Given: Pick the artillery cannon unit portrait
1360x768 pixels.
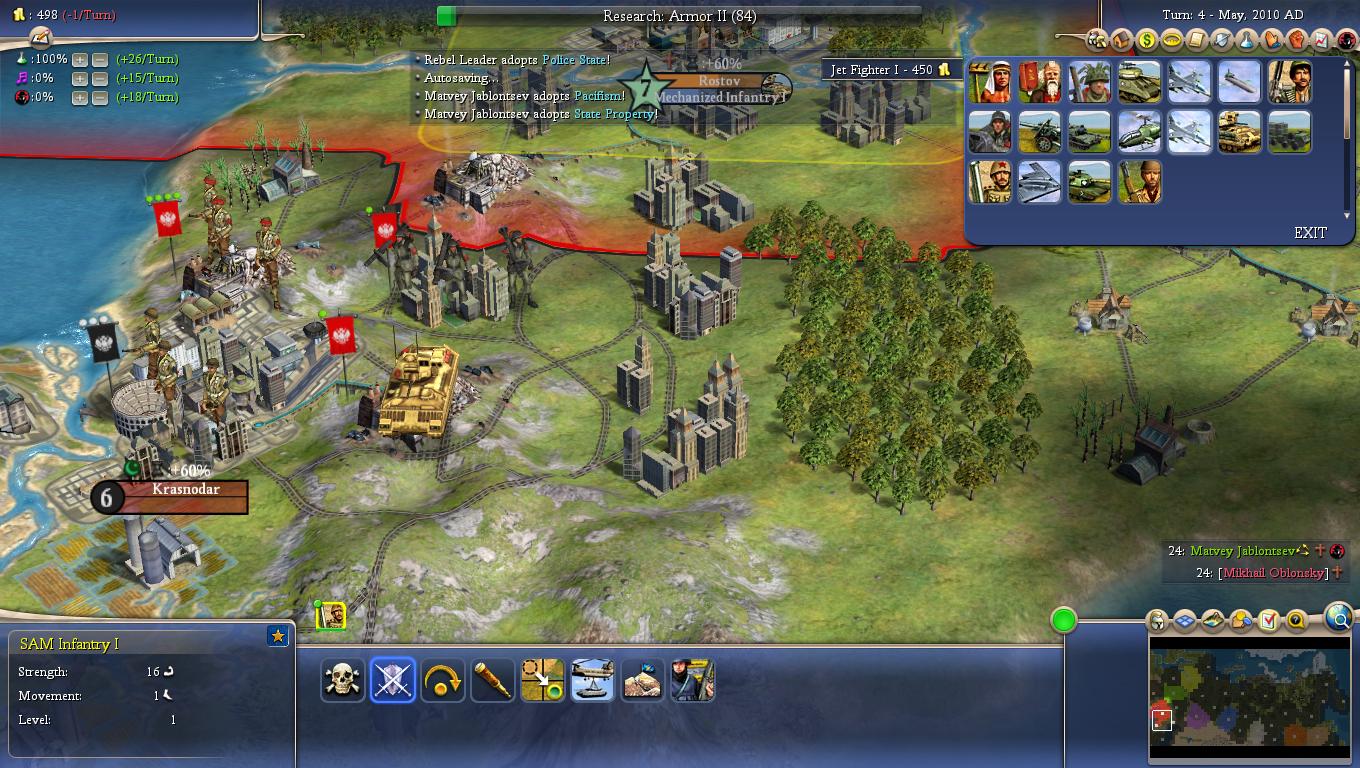Looking at the screenshot, I should click(1039, 132).
